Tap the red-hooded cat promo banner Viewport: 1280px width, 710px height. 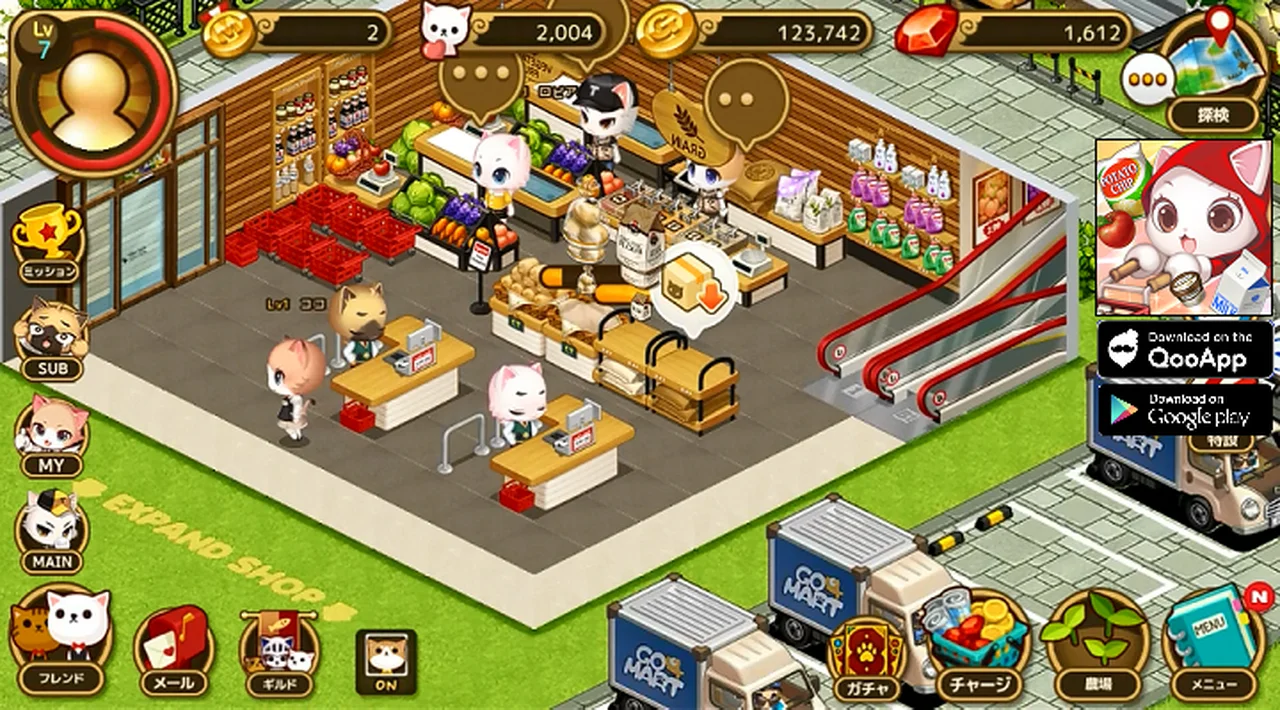click(1185, 227)
